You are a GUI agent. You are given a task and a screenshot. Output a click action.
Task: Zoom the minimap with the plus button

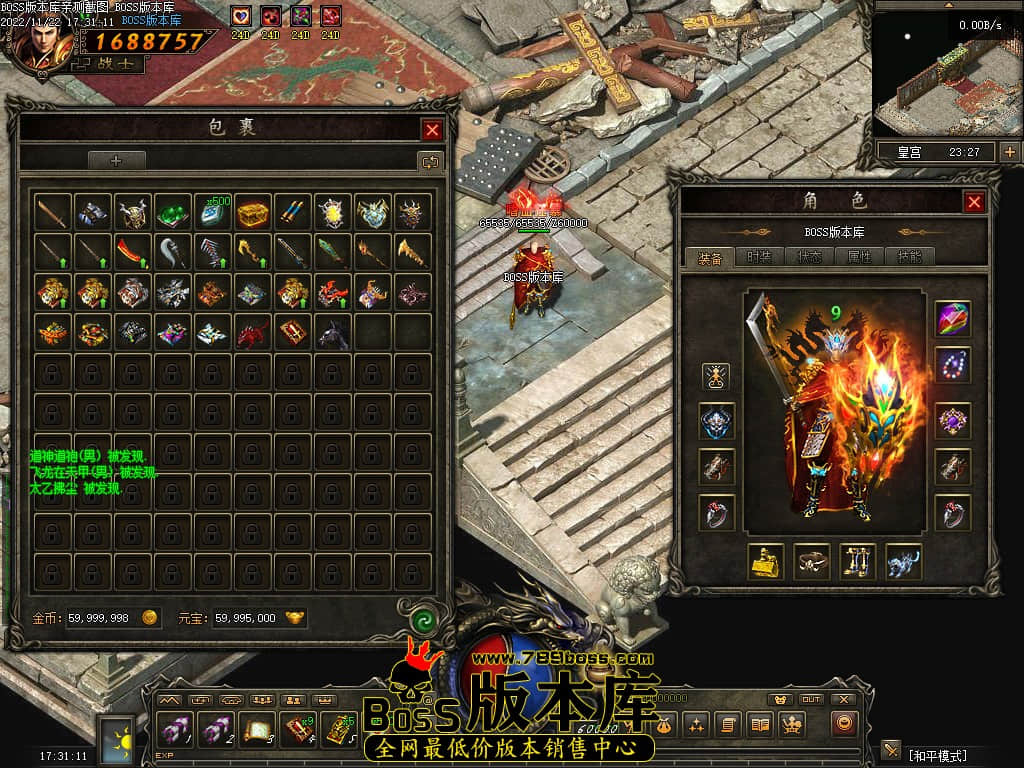pos(1009,152)
